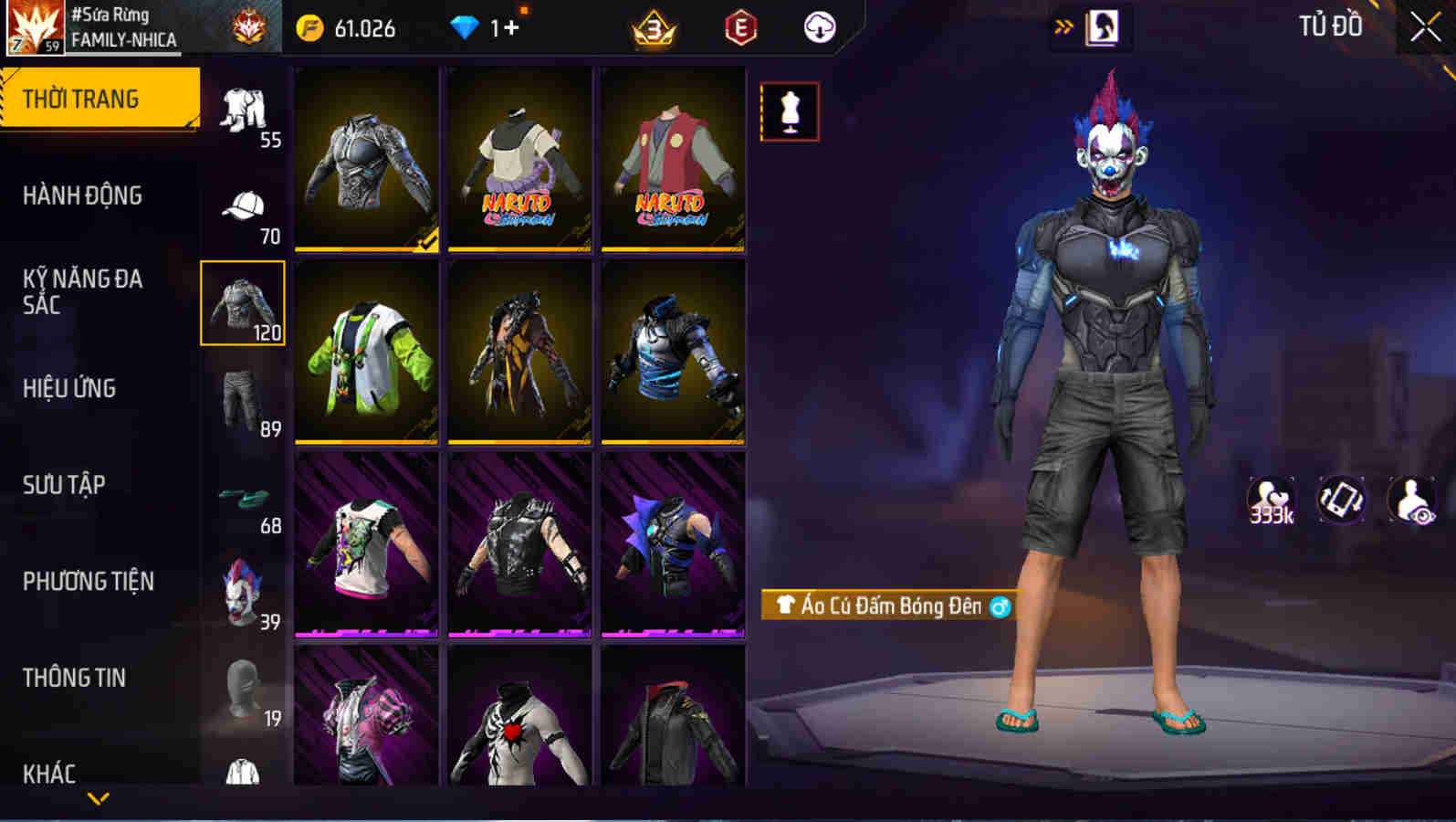Image resolution: width=1456 pixels, height=822 pixels.
Task: Open the red EP badge icon
Action: 739,27
